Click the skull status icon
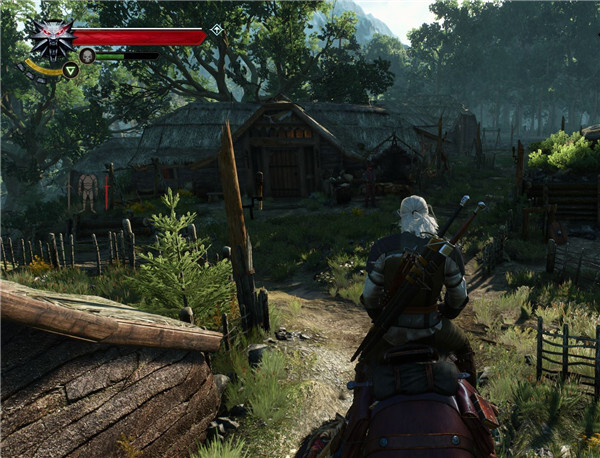Image resolution: width=600 pixels, height=458 pixels. point(87,56)
